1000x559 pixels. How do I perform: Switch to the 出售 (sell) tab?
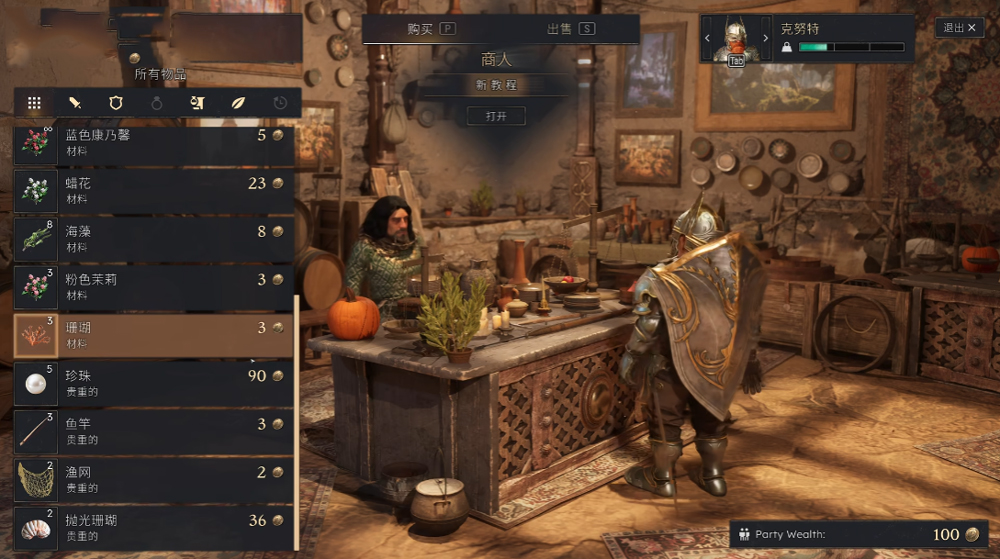coord(571,29)
